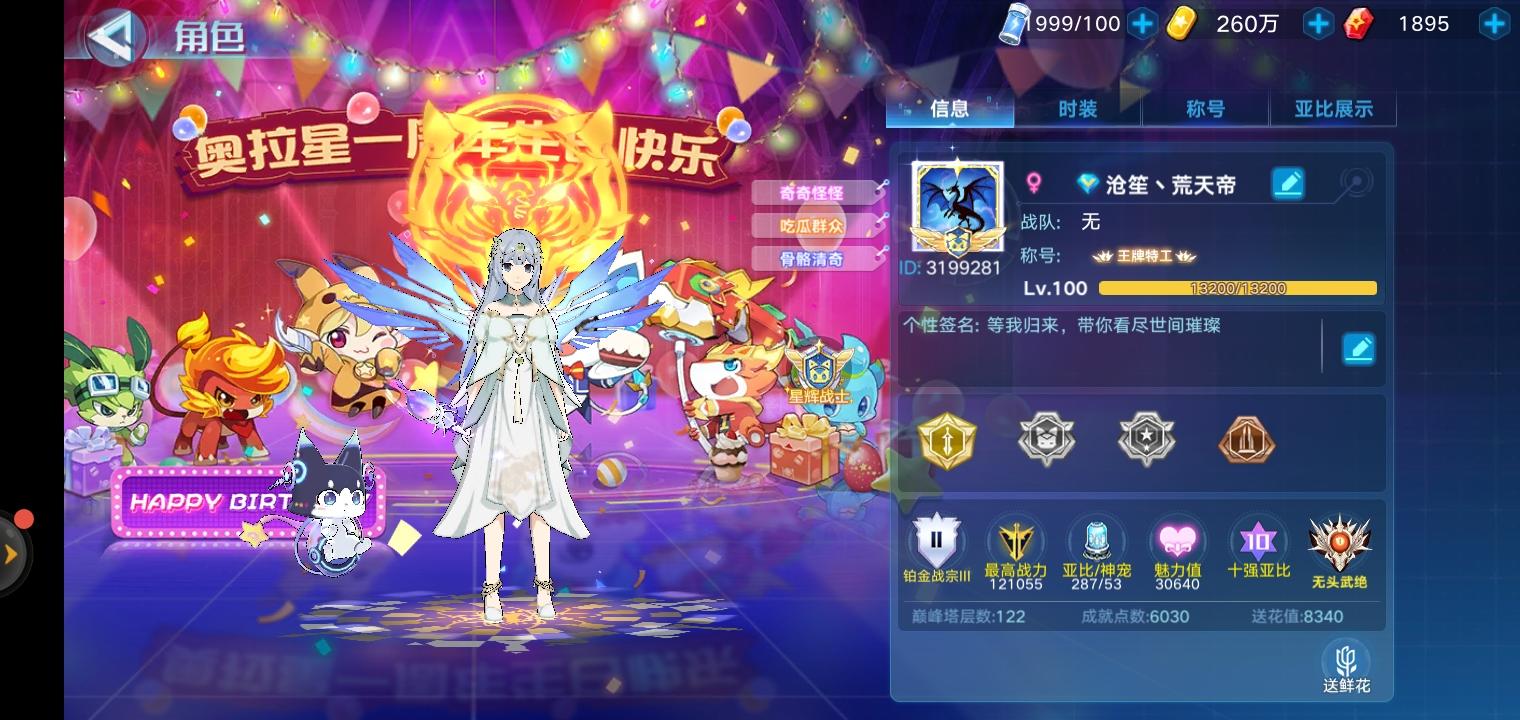This screenshot has height=720, width=1520.
Task: Click the 铂金战宗III rank shield icon
Action: 935,540
